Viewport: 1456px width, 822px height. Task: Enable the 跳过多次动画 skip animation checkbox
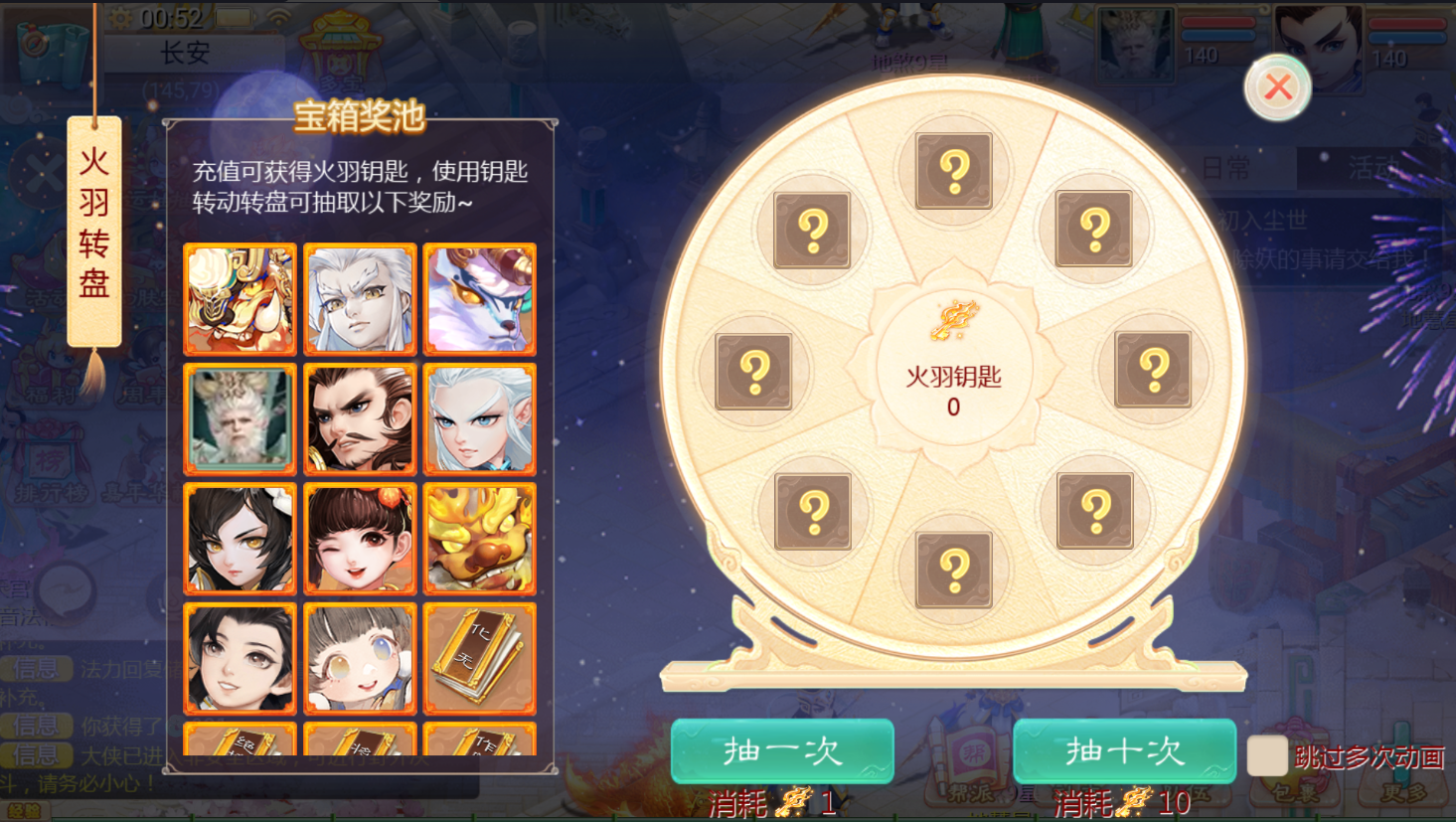click(1268, 756)
